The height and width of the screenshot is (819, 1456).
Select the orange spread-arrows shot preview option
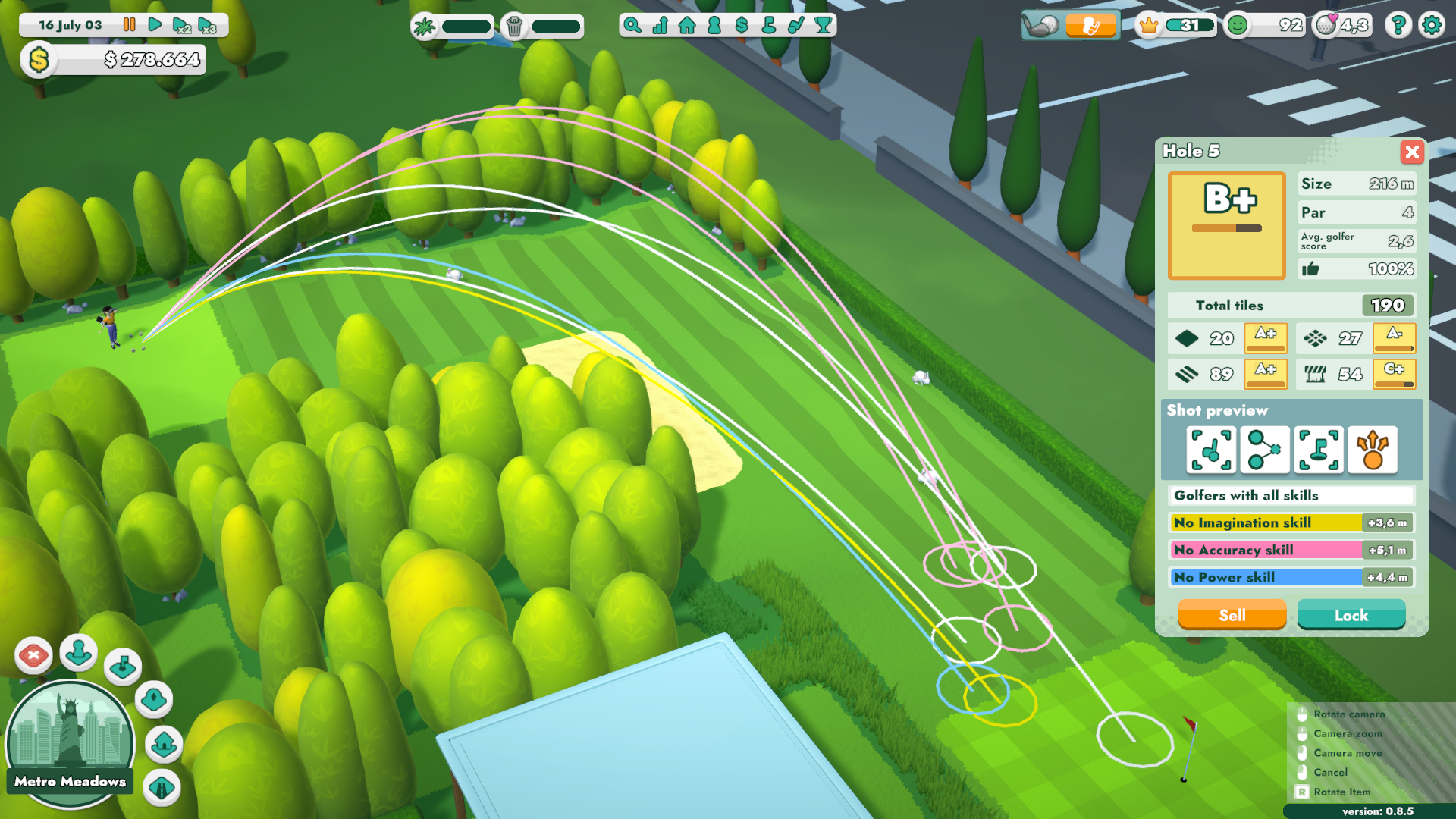click(x=1373, y=450)
